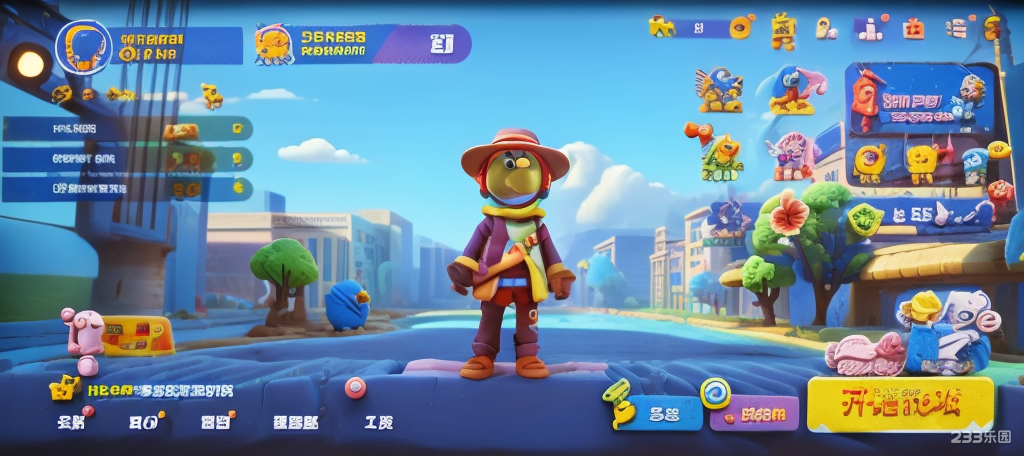Select the top row in the left list

pyautogui.click(x=127, y=128)
